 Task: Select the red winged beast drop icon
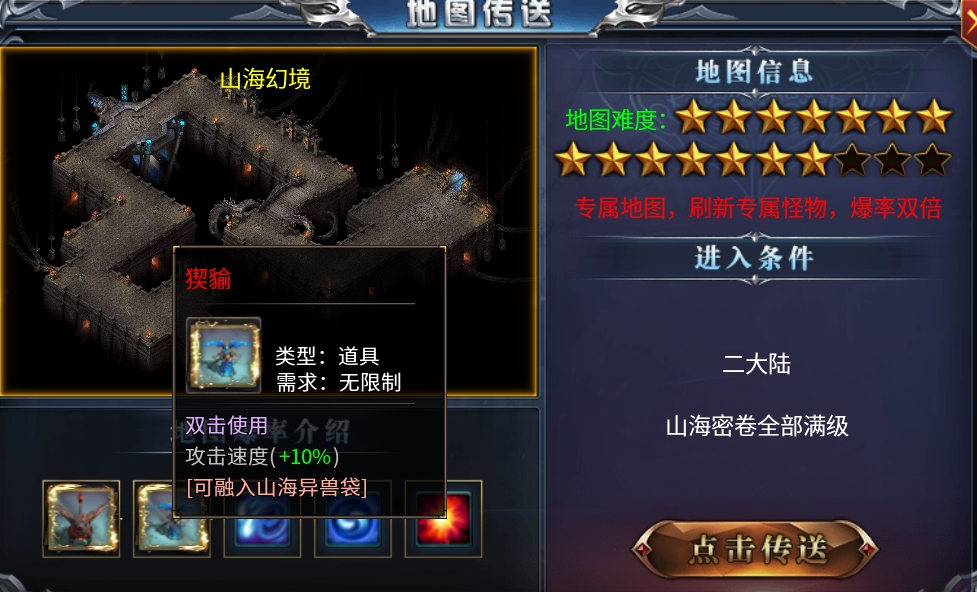81,518
